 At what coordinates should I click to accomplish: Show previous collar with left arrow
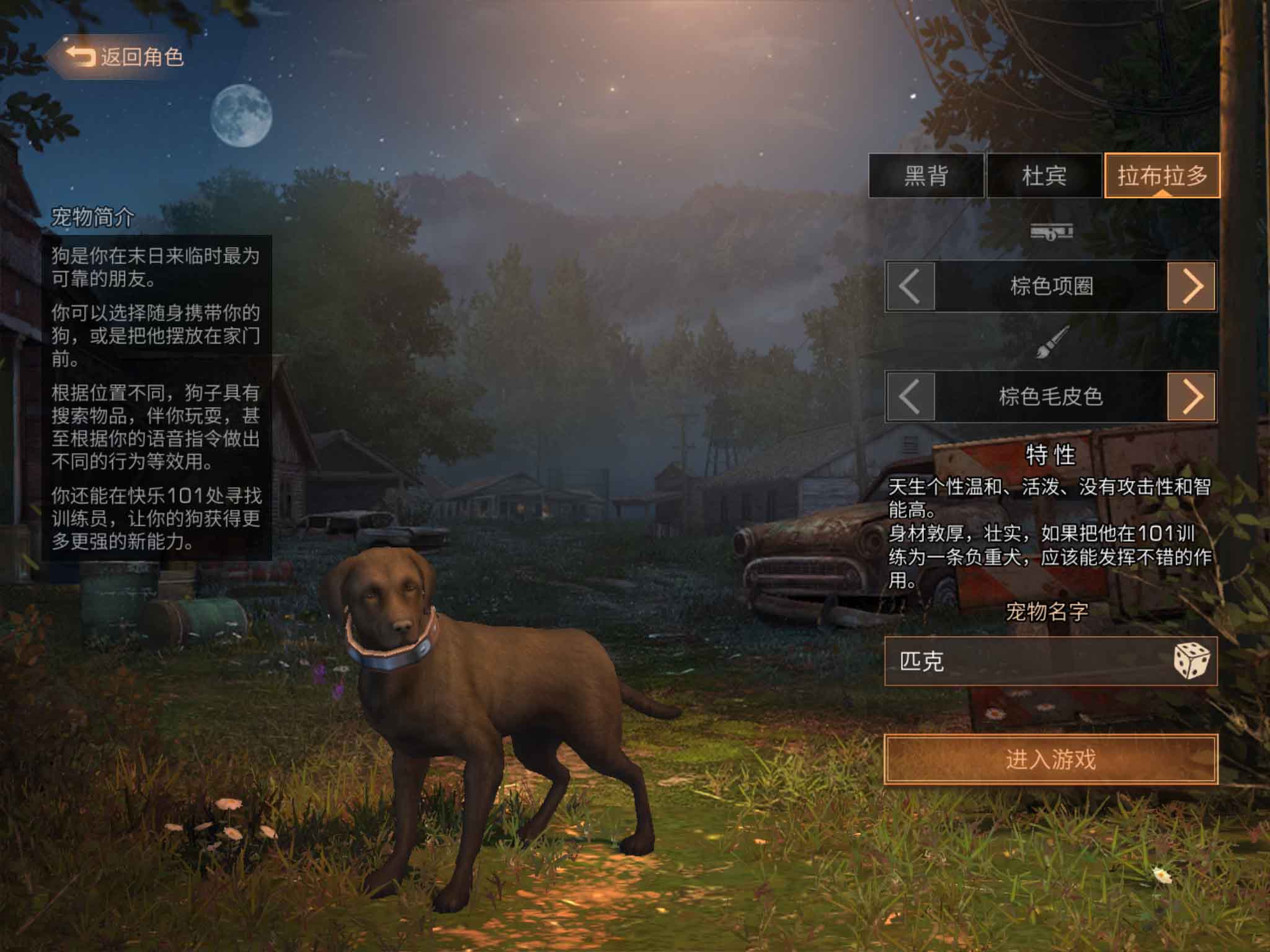point(910,286)
